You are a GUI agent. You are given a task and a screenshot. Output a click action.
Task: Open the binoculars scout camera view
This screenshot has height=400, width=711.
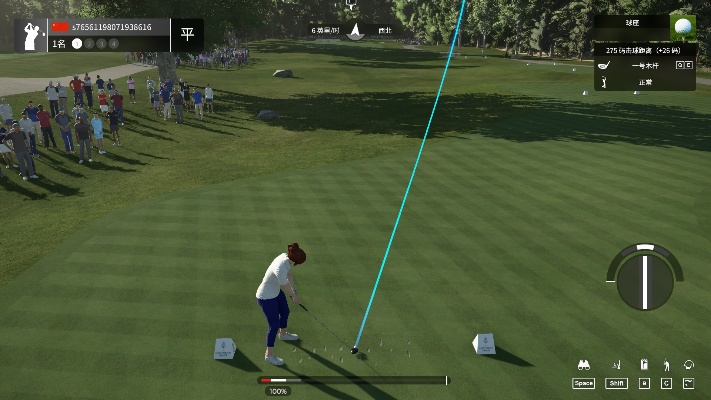[x=583, y=366]
